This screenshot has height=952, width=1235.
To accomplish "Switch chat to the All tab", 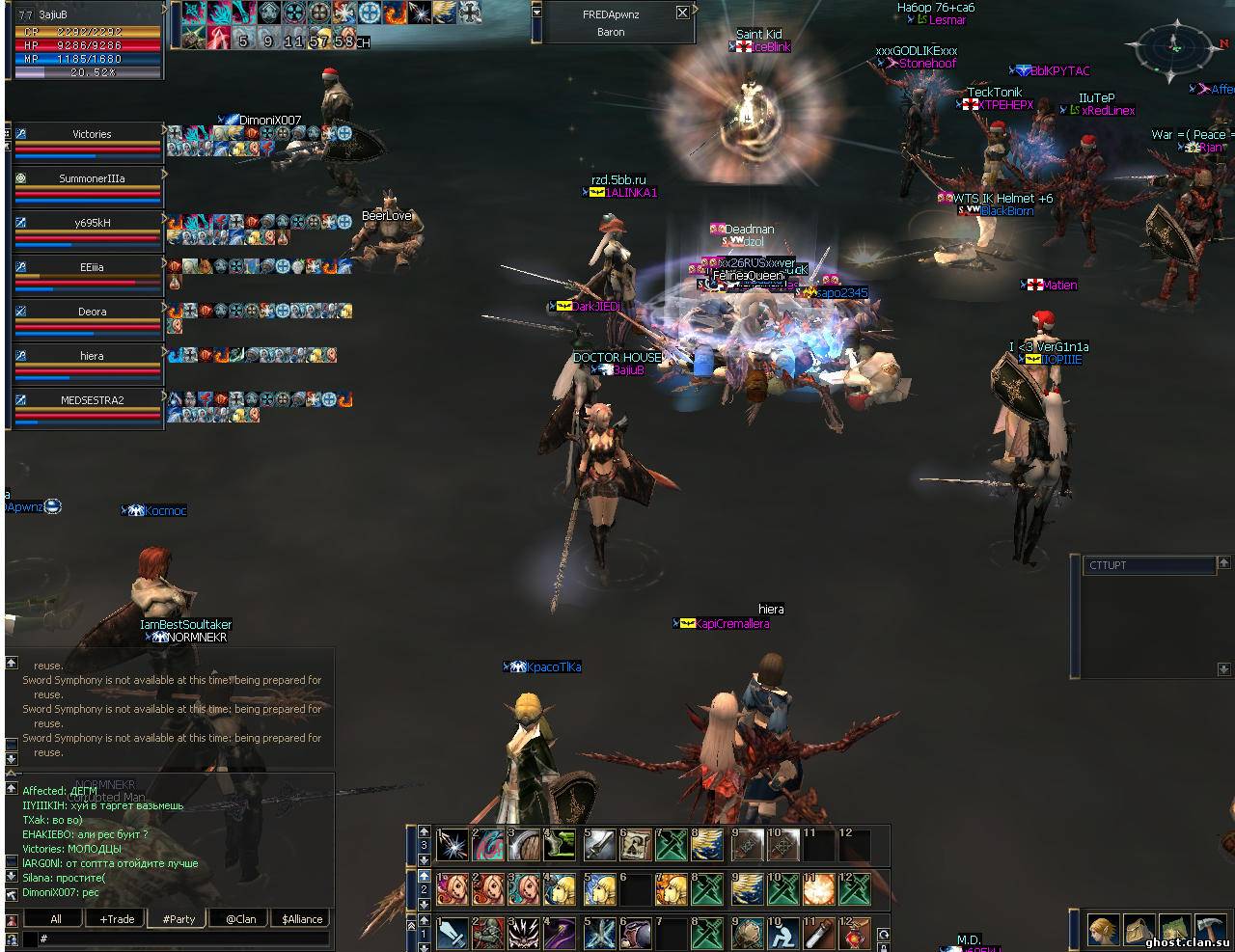I will [56, 919].
